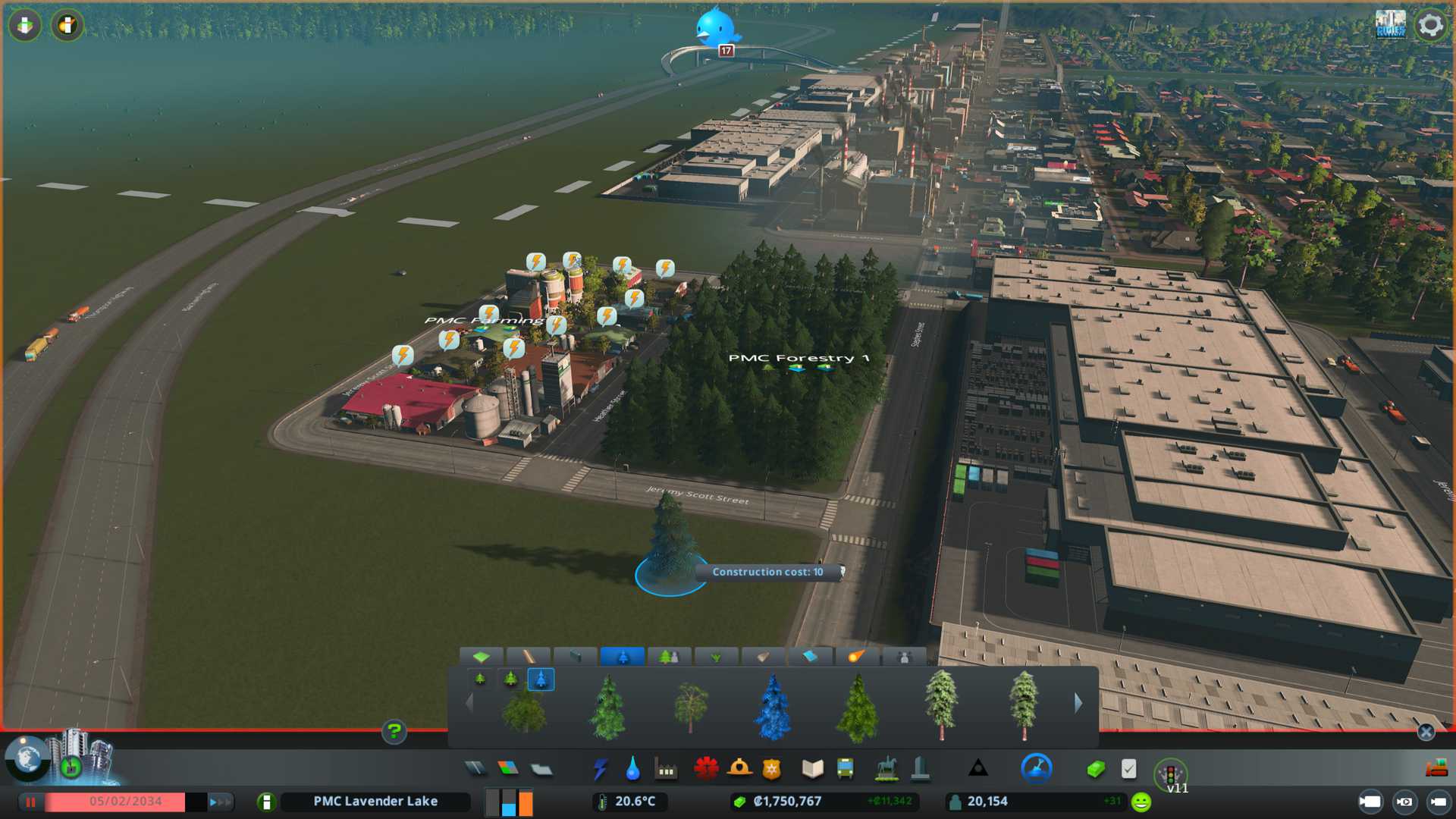This screenshot has width=1456, height=819.
Task: Open the Electricity build menu
Action: pyautogui.click(x=600, y=770)
